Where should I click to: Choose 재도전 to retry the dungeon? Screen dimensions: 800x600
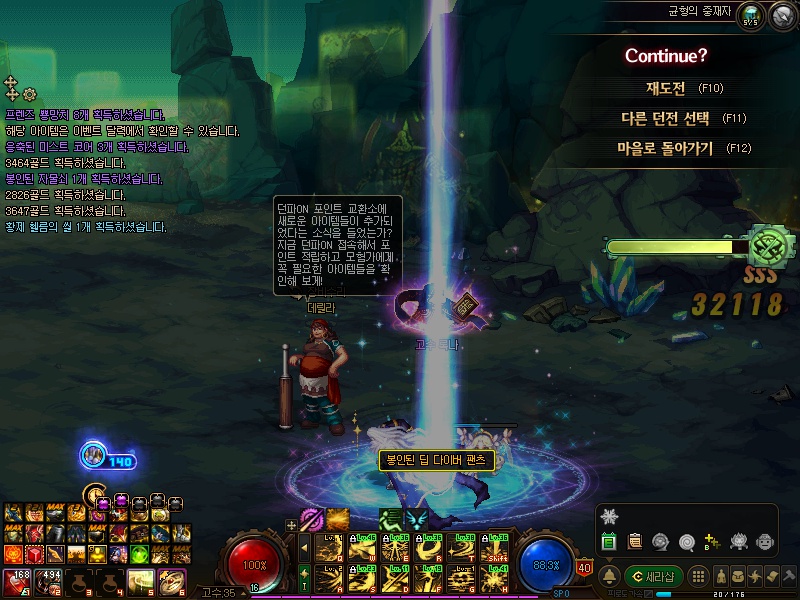(x=665, y=88)
